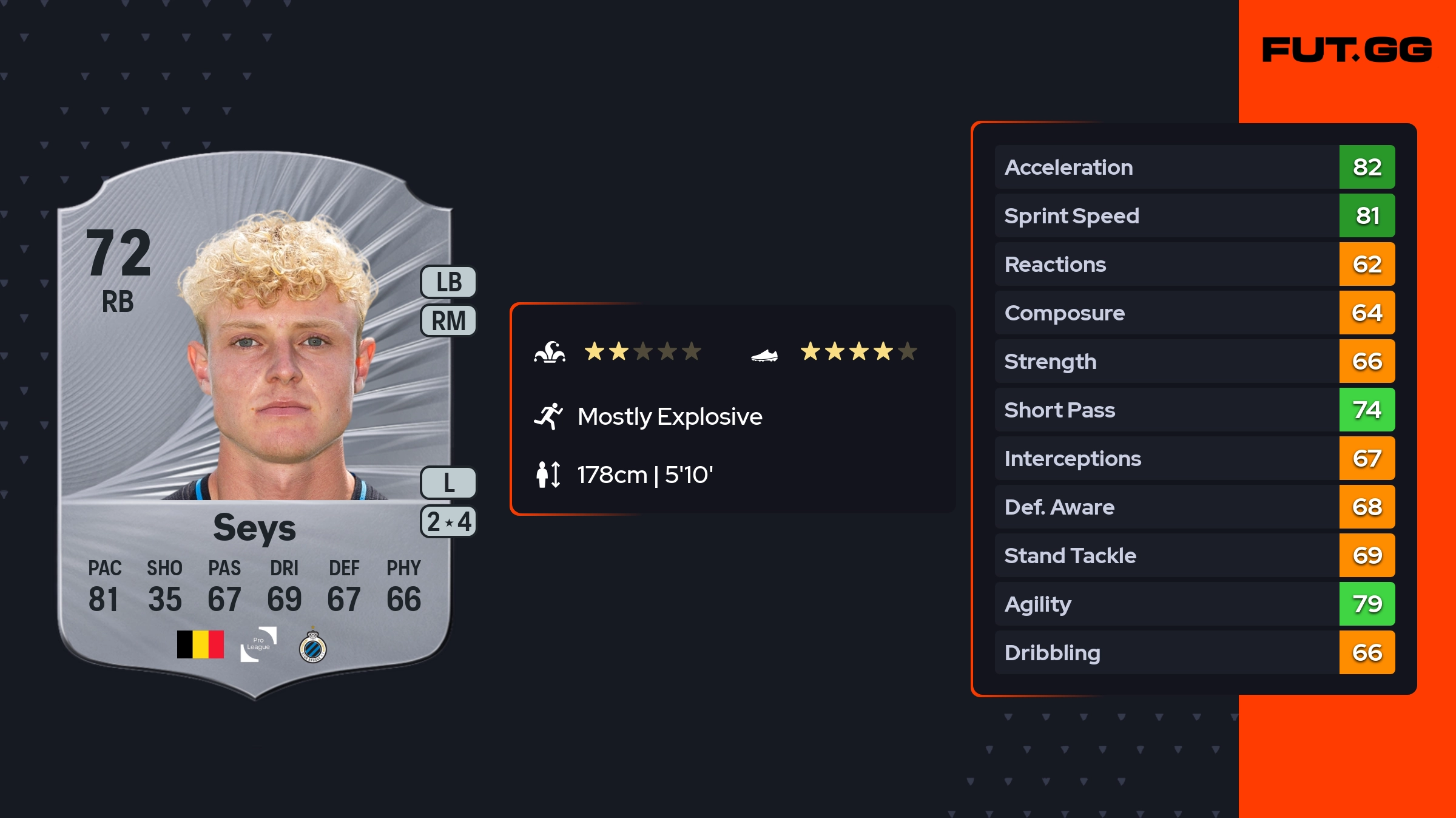Select the L preferred foot badge
The image size is (1456, 818).
(x=448, y=483)
